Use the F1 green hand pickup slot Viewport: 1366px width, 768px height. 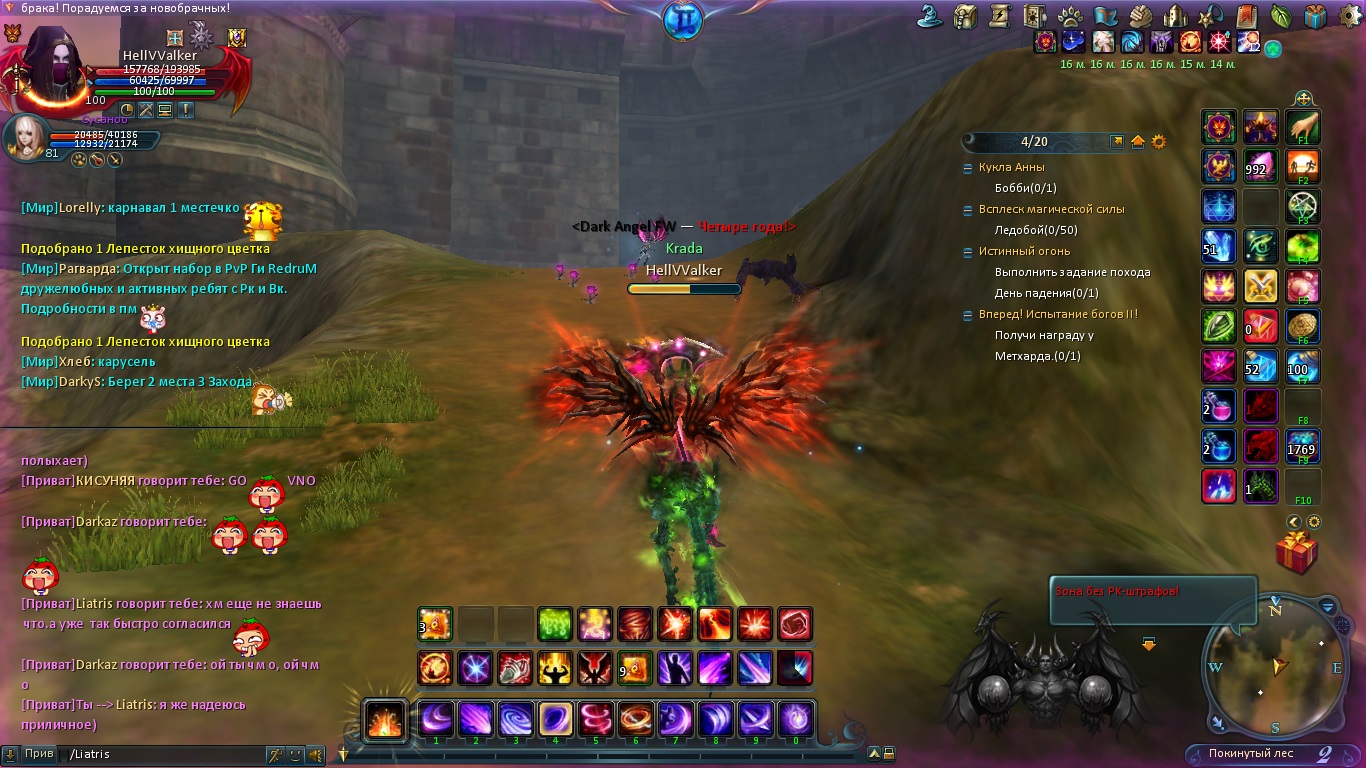(x=1303, y=127)
